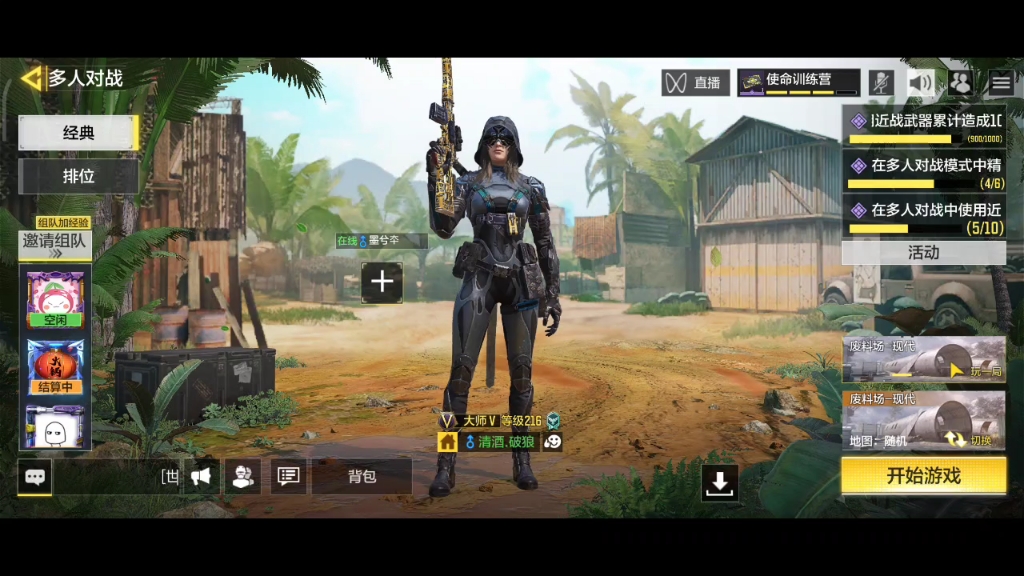Open the hamburger main menu
Viewport: 1024px width, 576px height.
pyautogui.click(x=1001, y=83)
